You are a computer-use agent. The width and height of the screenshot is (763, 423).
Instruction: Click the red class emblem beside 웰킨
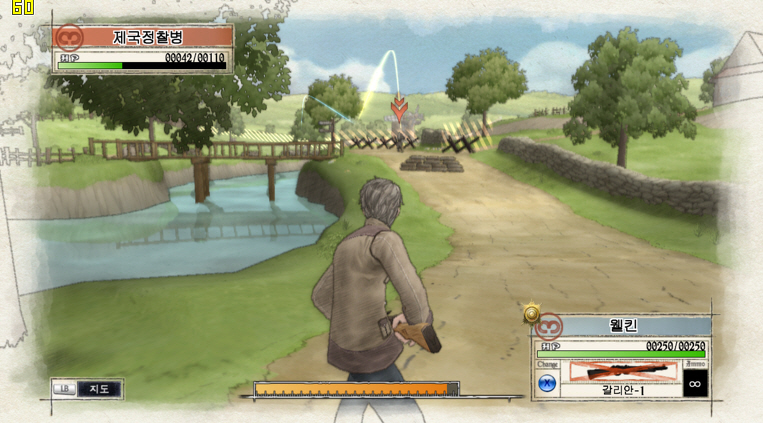click(x=547, y=326)
